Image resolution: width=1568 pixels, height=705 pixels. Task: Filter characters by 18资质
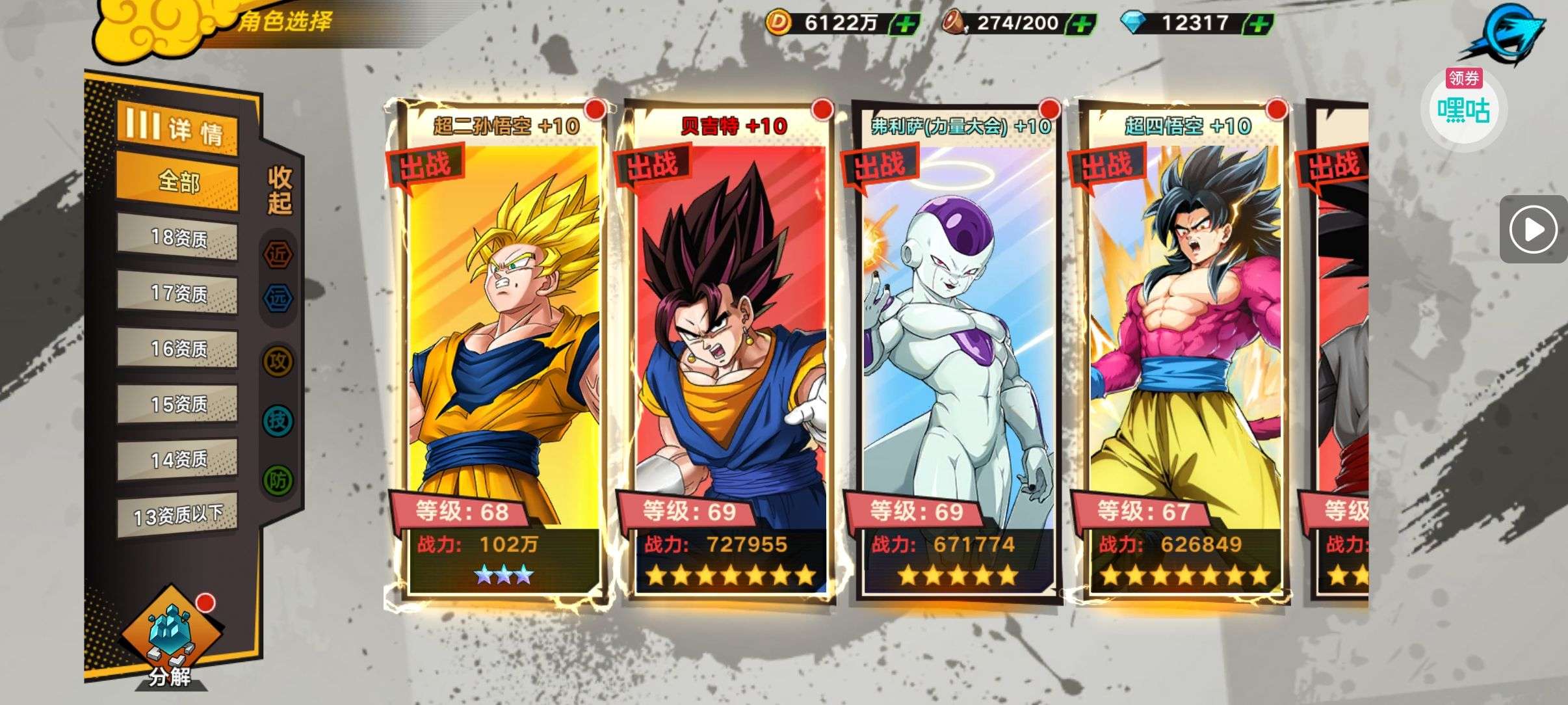coord(177,238)
